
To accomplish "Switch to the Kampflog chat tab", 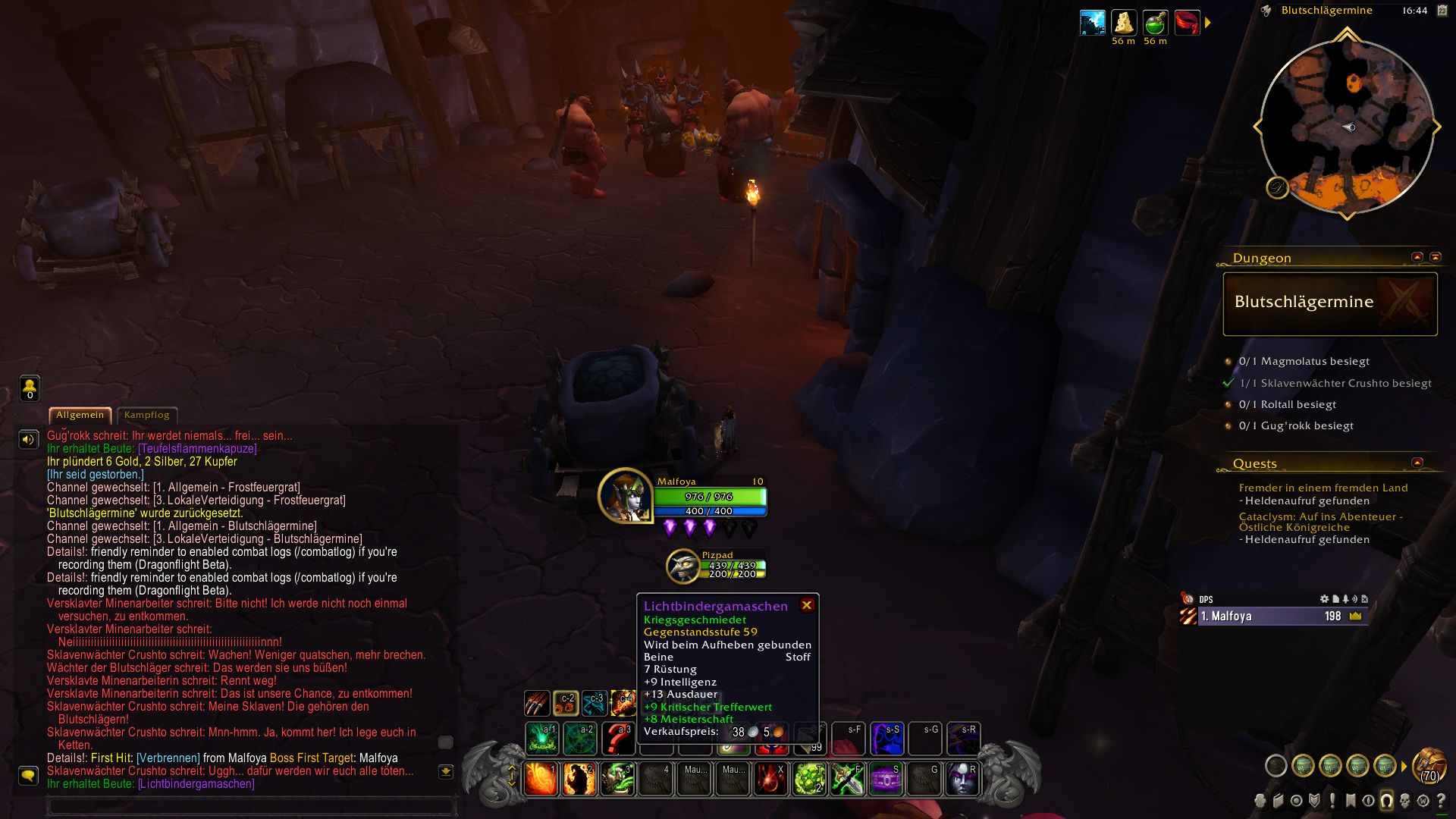I will pos(147,415).
